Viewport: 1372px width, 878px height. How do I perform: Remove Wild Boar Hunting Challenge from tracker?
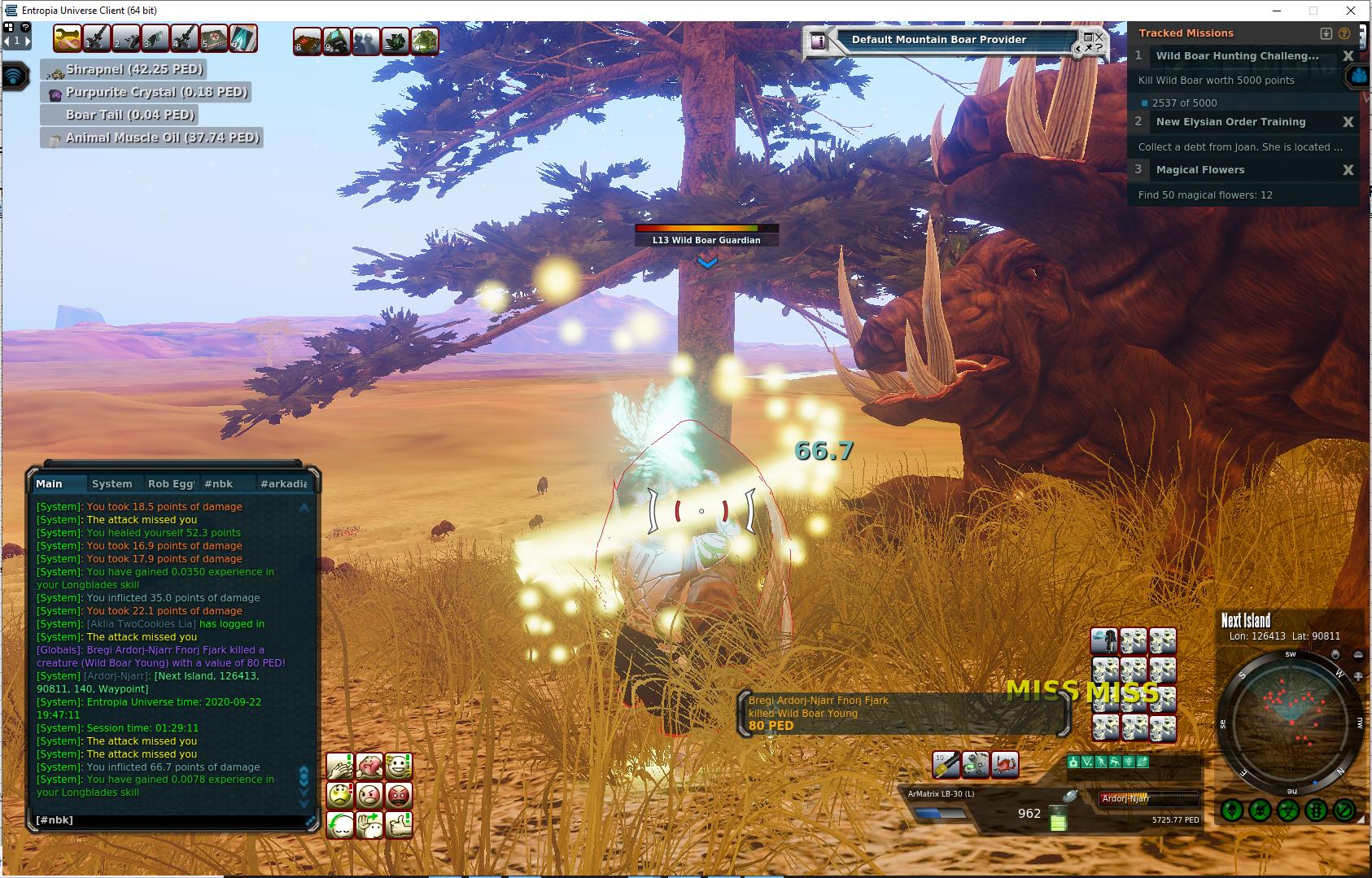coord(1348,56)
